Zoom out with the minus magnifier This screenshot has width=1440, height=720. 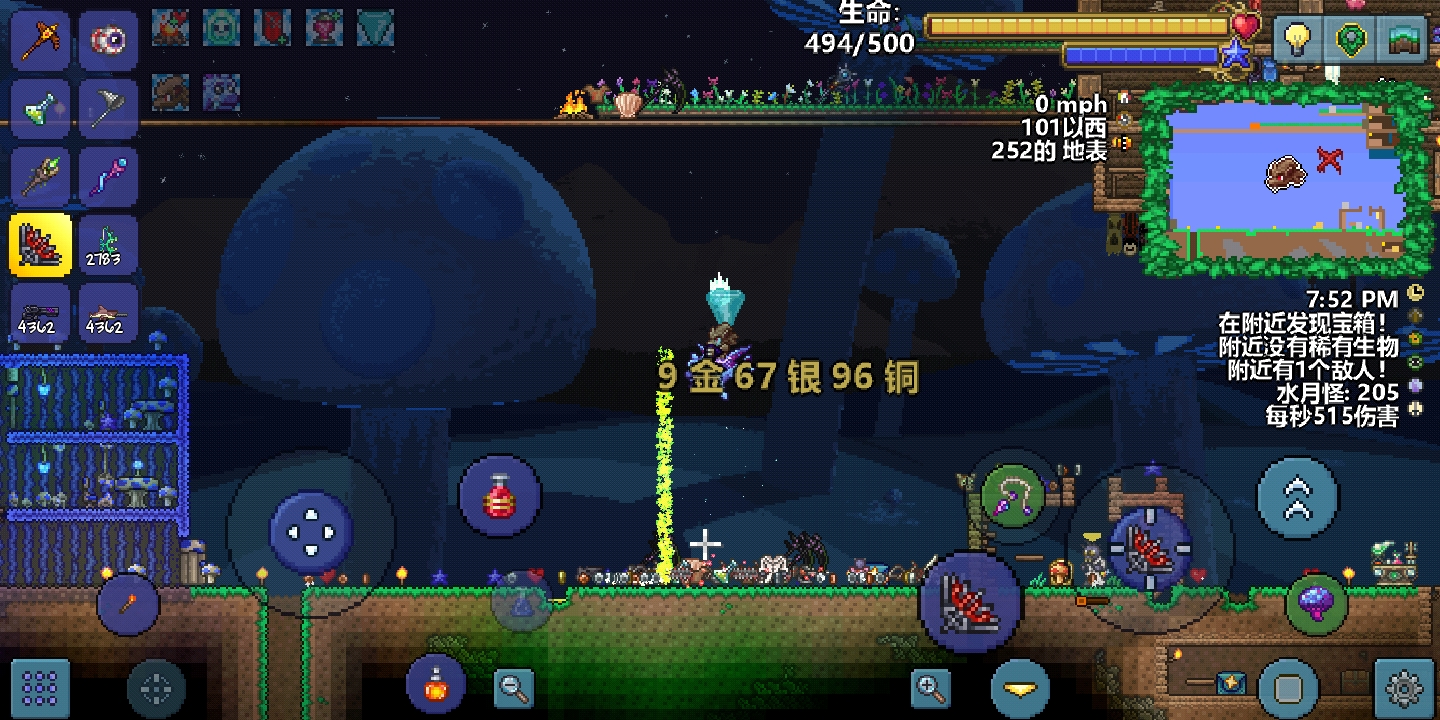515,687
